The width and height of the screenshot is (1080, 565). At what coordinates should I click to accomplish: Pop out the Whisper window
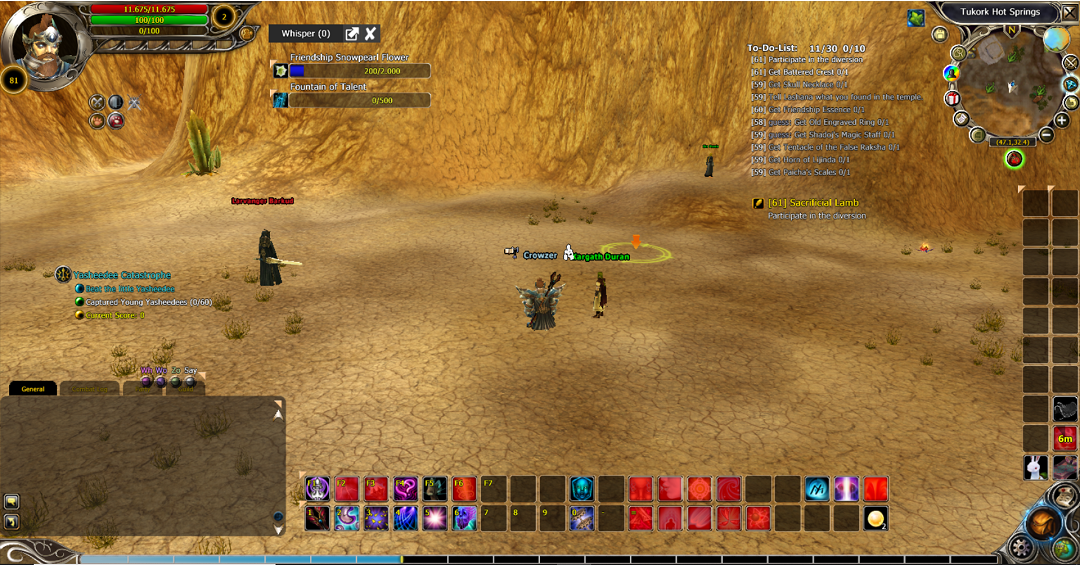pyautogui.click(x=352, y=34)
